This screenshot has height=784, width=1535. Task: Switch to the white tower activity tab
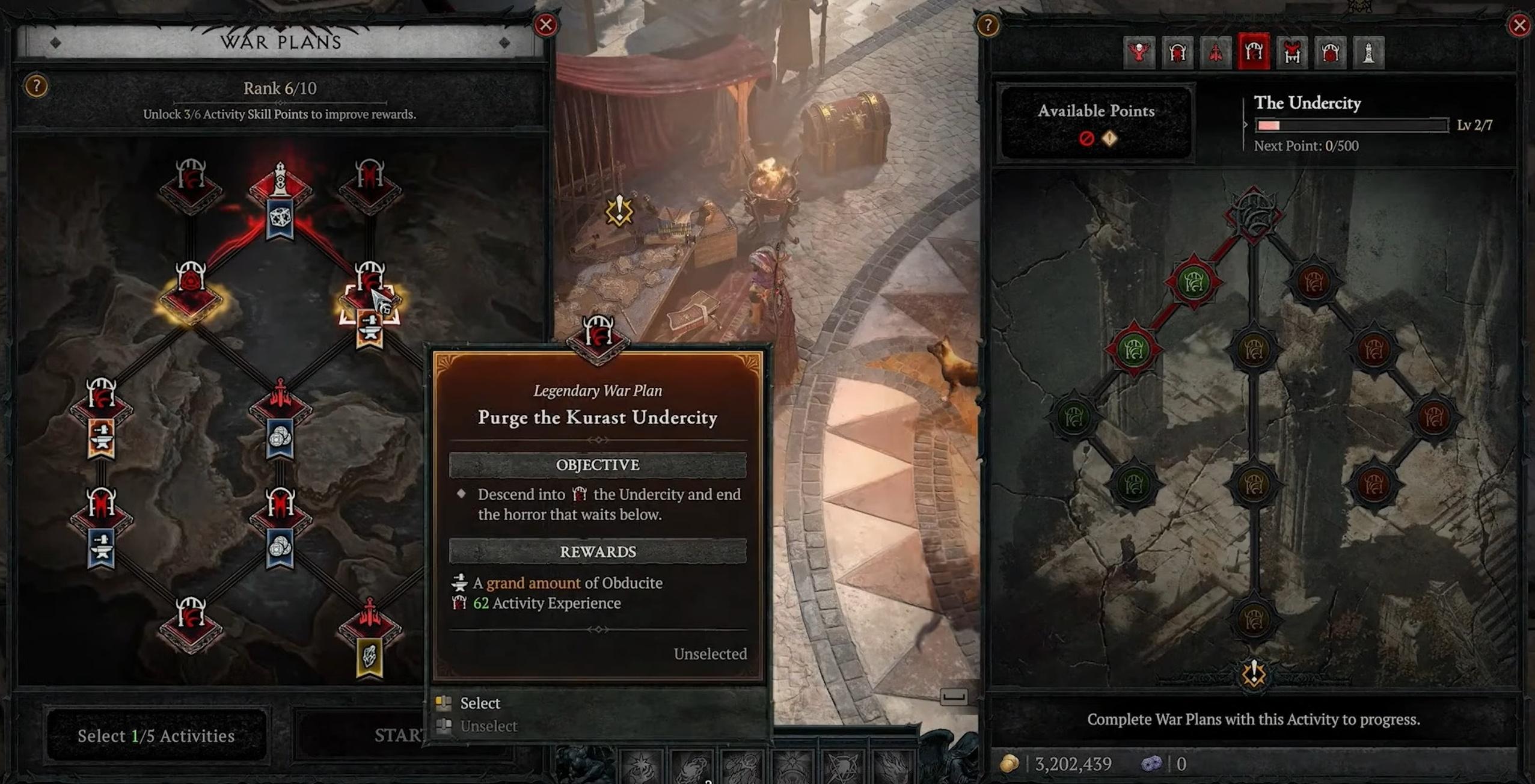1368,53
